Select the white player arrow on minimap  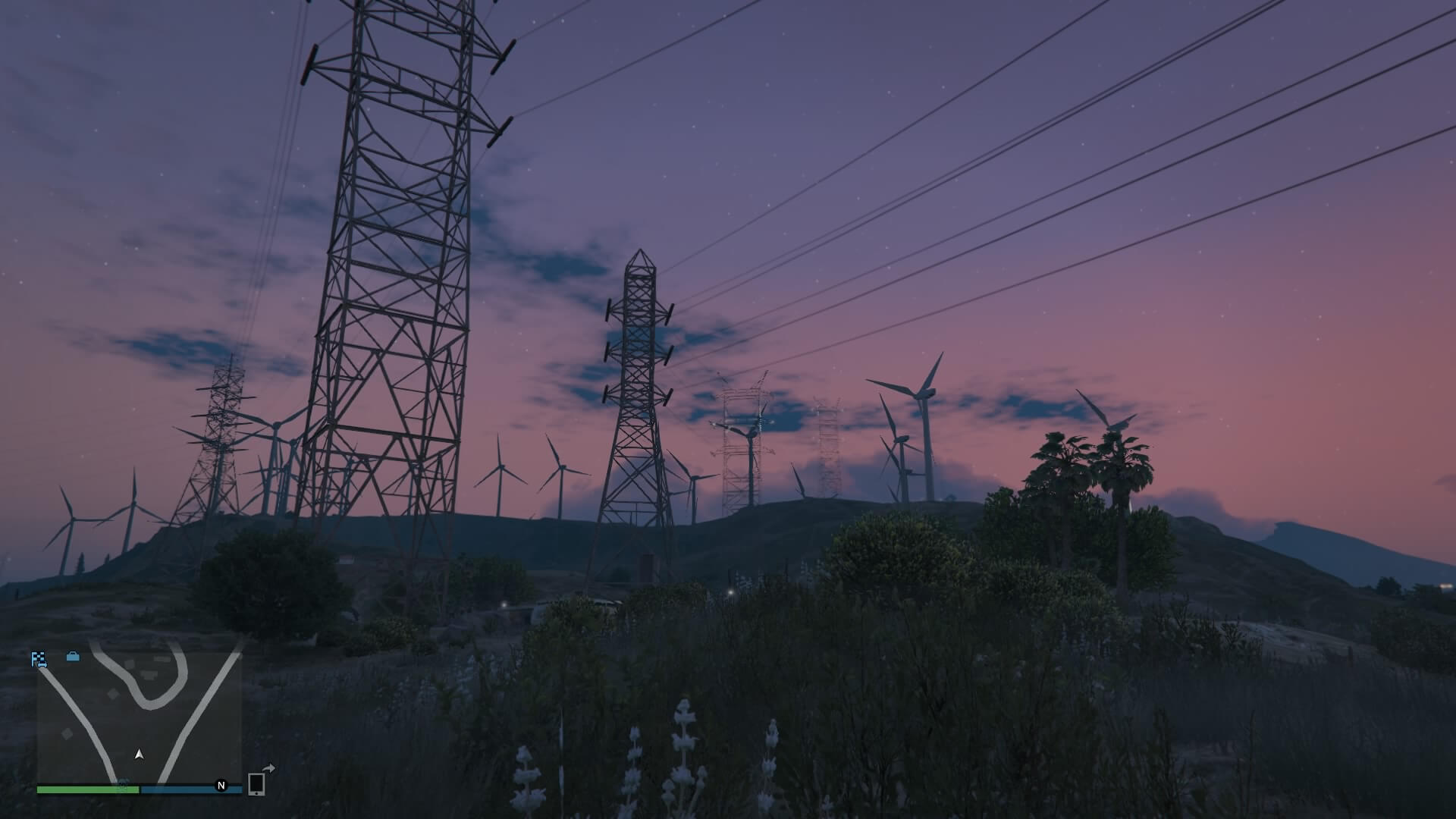tap(139, 754)
